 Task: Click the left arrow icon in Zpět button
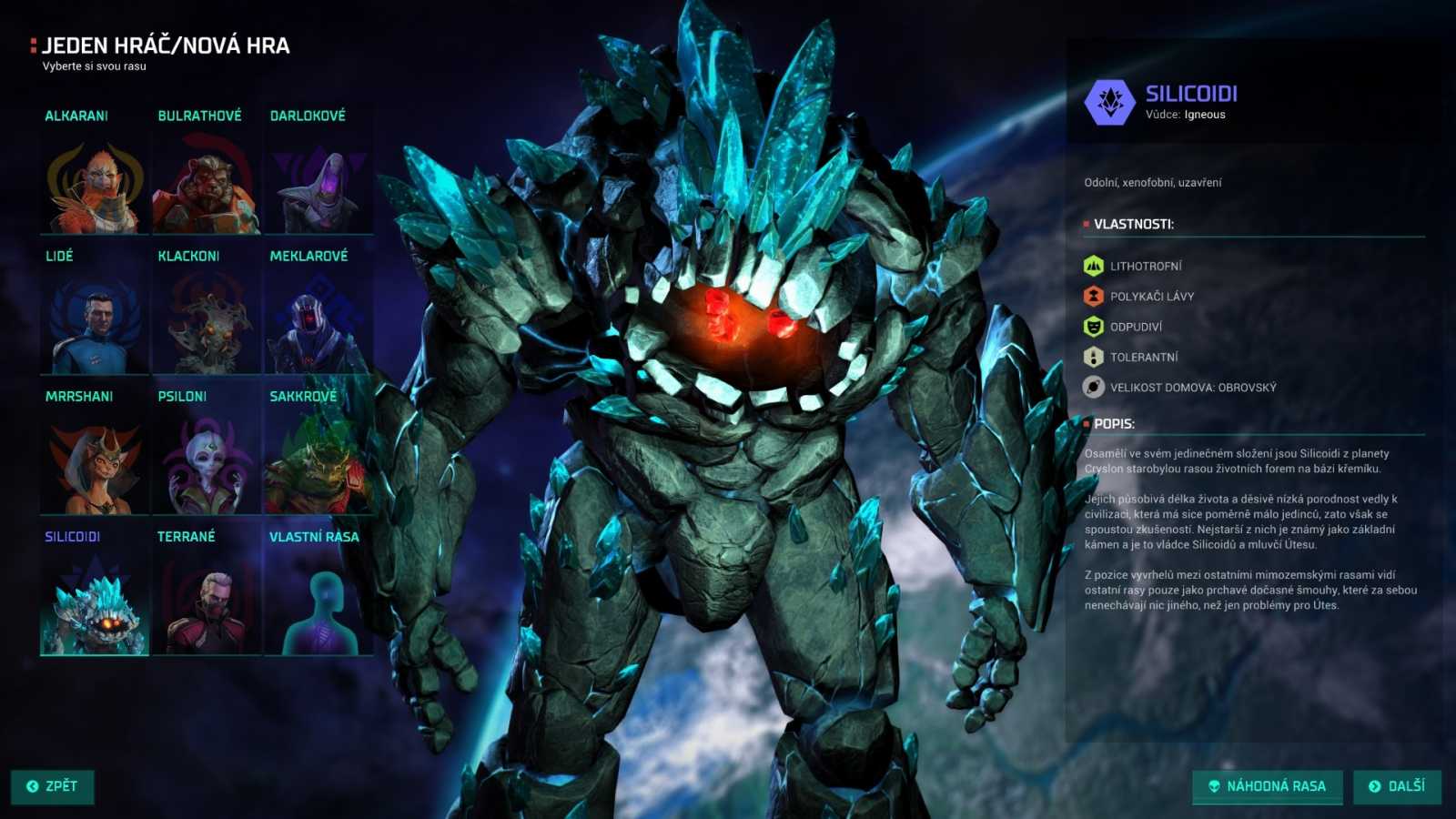click(34, 786)
